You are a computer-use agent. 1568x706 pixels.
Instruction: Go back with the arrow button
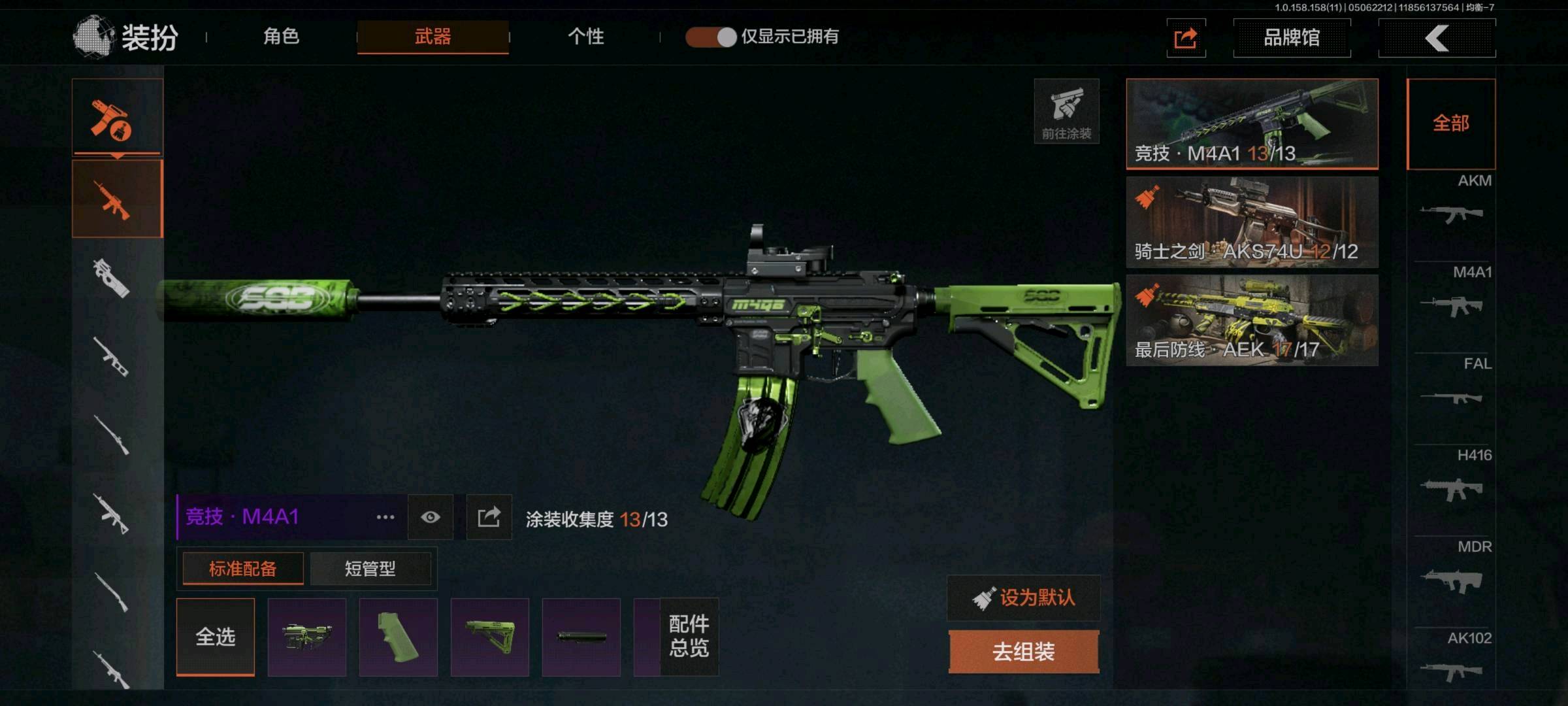[1437, 38]
